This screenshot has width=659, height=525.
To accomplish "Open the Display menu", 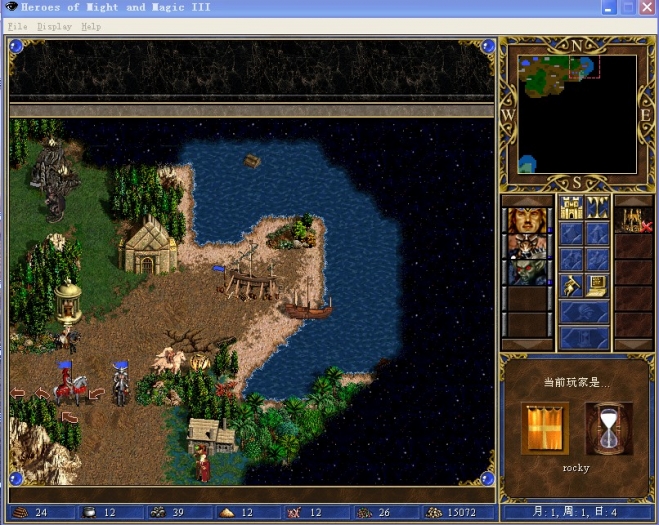I will pyautogui.click(x=54, y=27).
